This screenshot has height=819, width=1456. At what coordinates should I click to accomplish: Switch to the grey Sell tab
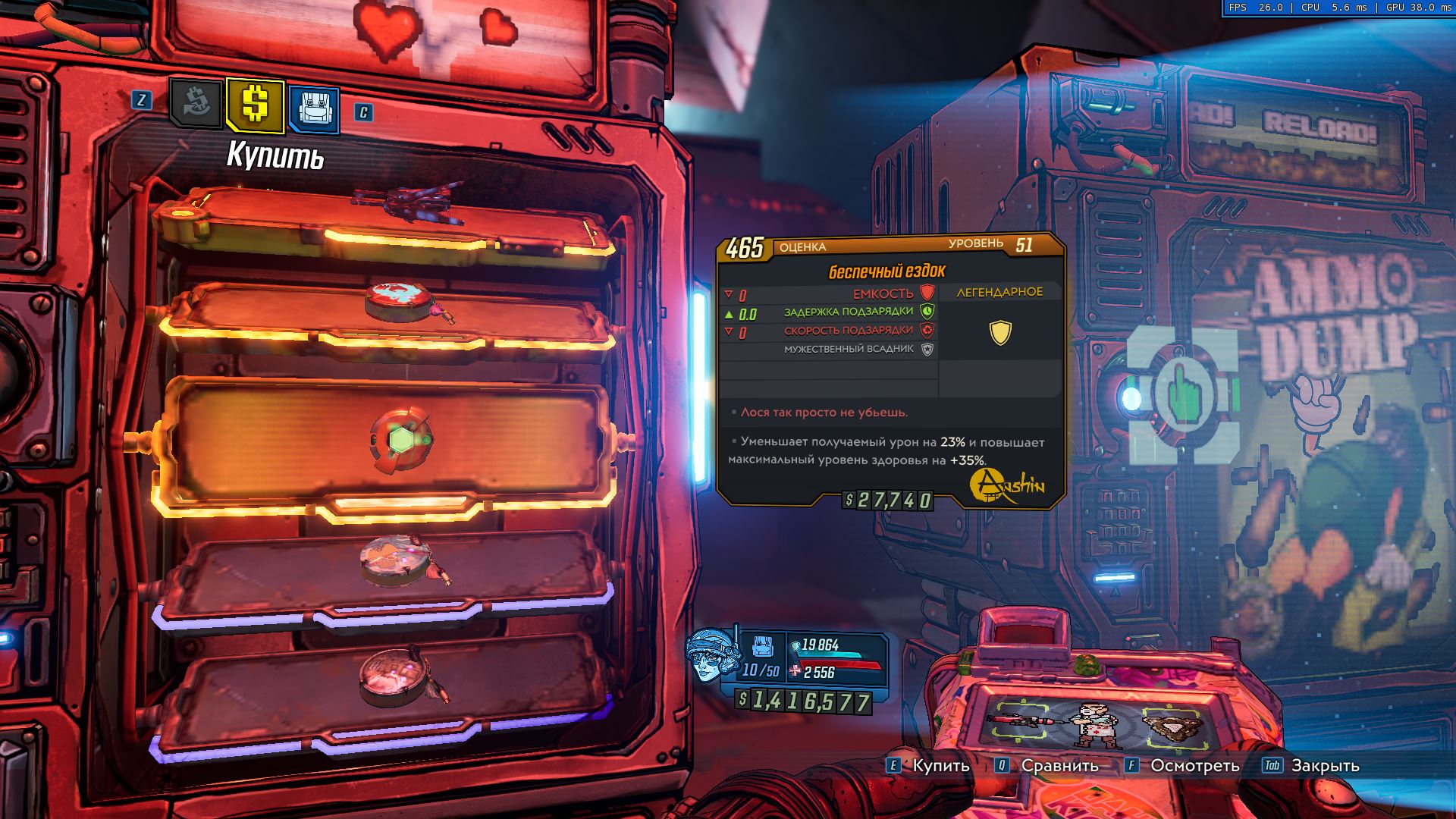196,103
